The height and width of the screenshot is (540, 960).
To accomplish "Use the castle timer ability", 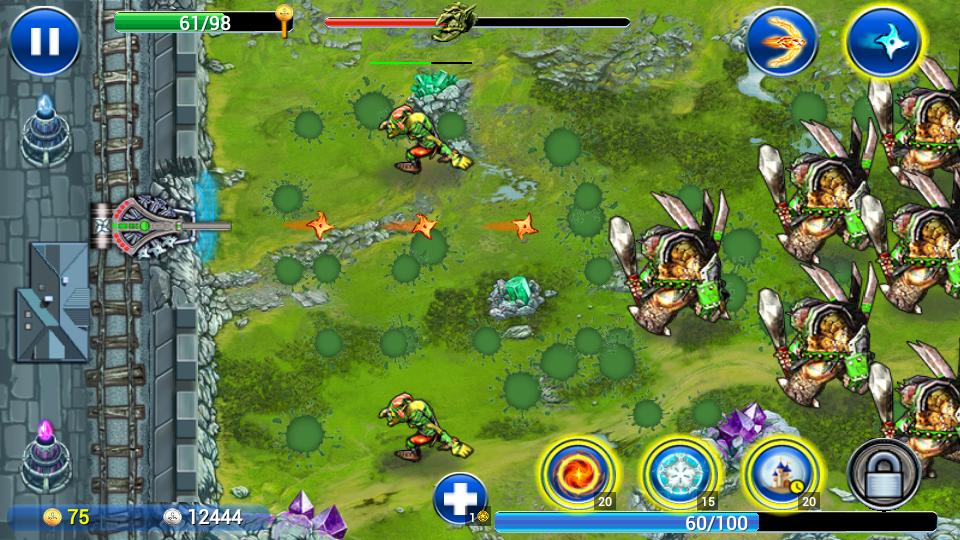I will (x=781, y=470).
